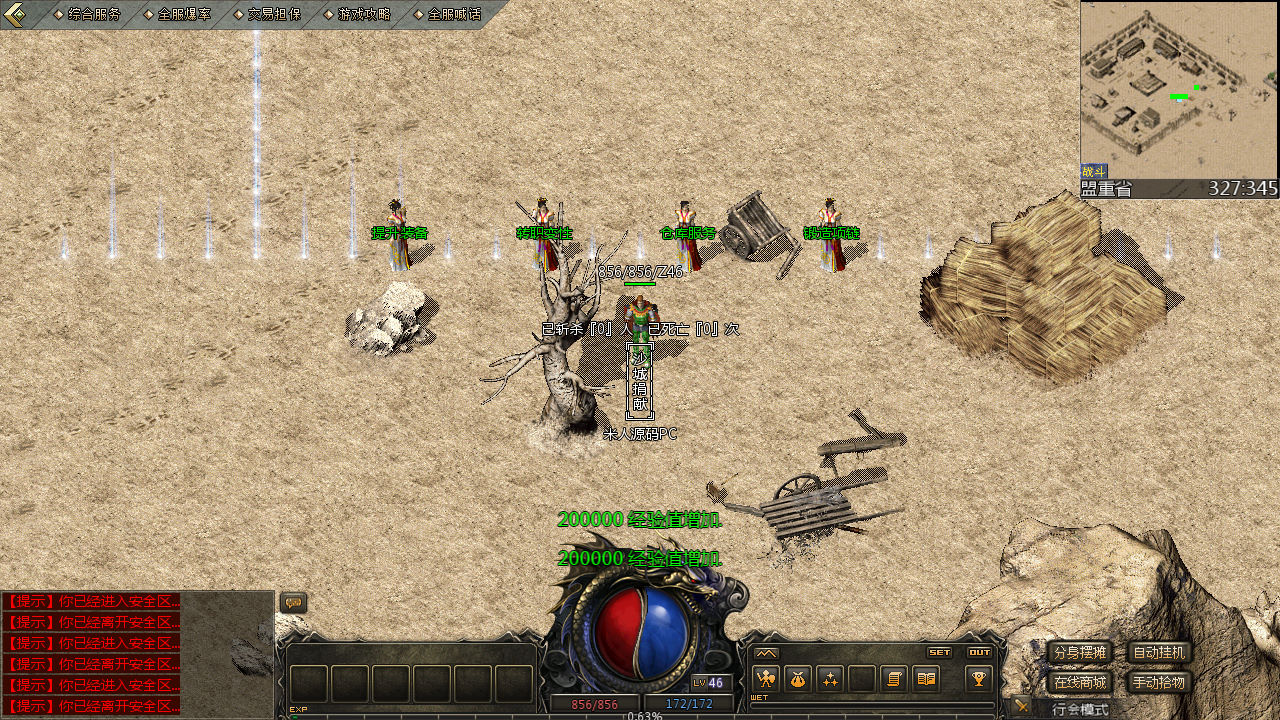
Task: Click the OUT button
Action: pos(979,652)
